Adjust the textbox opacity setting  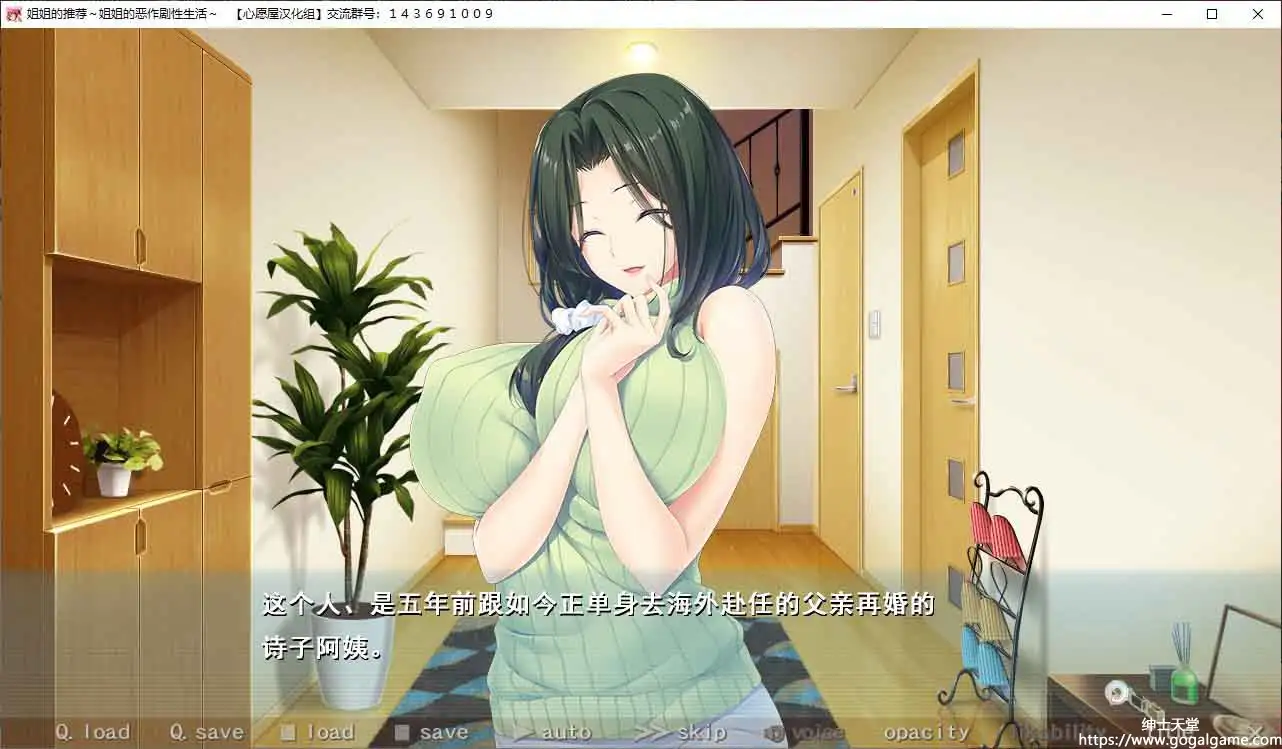click(x=923, y=731)
